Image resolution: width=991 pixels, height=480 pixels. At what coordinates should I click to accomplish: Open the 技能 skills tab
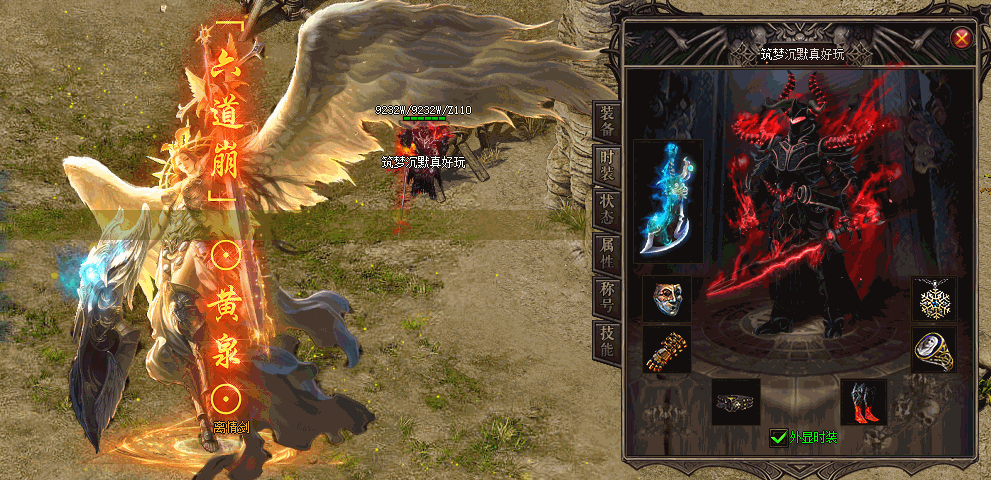(607, 340)
